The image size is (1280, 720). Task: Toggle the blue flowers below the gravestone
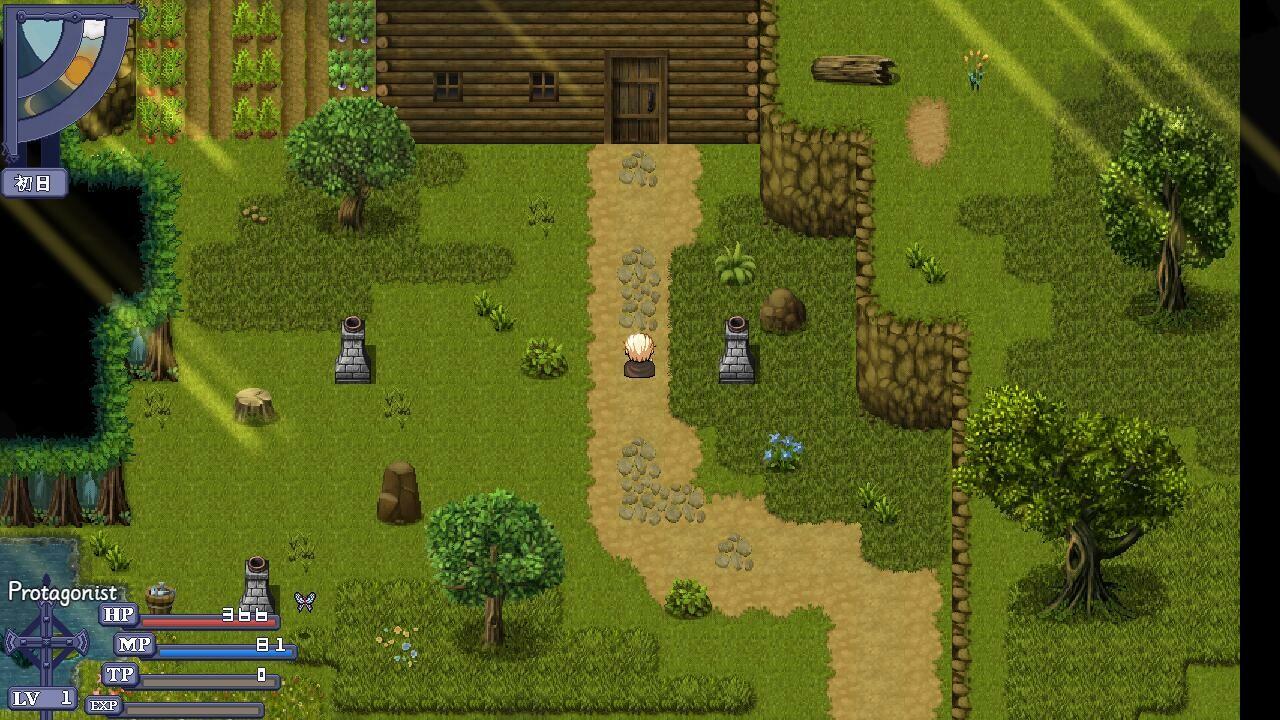pyautogui.click(x=780, y=447)
